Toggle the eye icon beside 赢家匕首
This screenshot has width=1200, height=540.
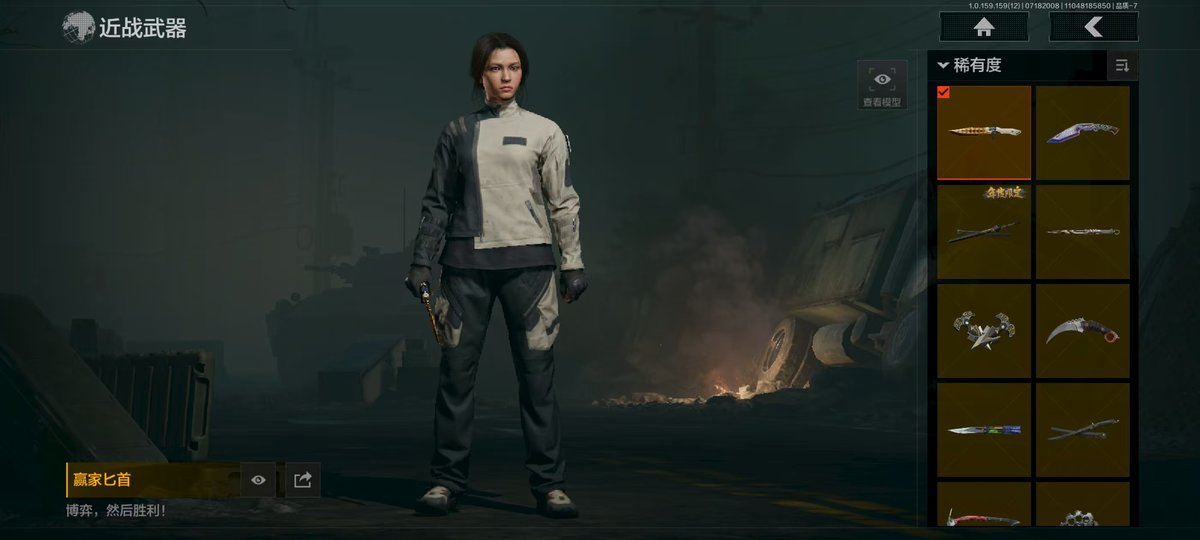point(259,480)
